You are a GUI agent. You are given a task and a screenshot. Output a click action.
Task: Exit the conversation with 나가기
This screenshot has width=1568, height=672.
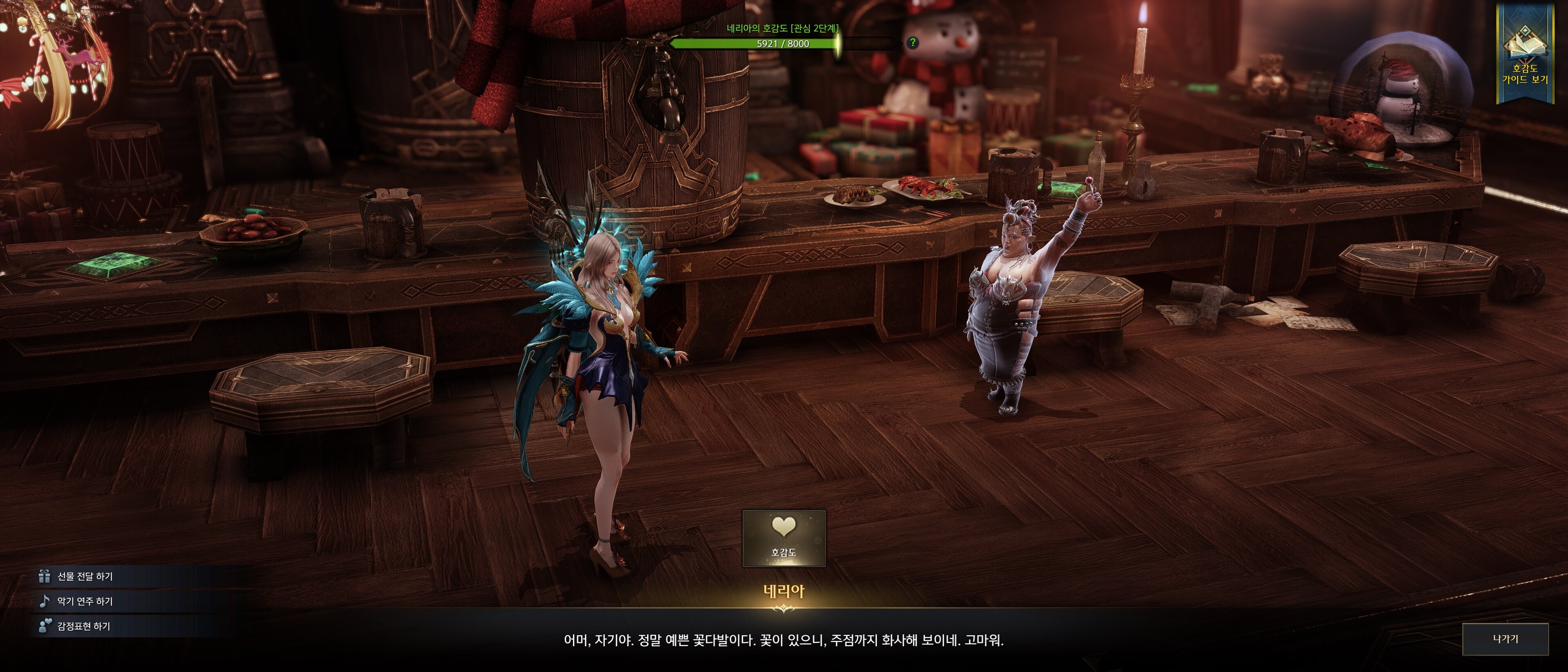[1505, 639]
